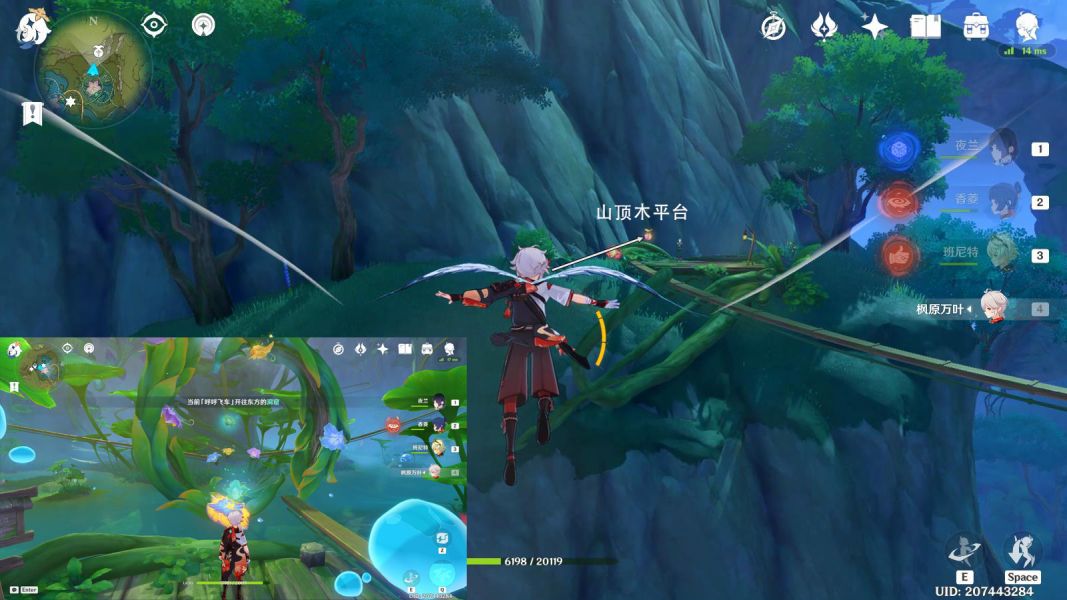Activate the large red swirl burst icon
The height and width of the screenshot is (600, 1067).
click(899, 203)
